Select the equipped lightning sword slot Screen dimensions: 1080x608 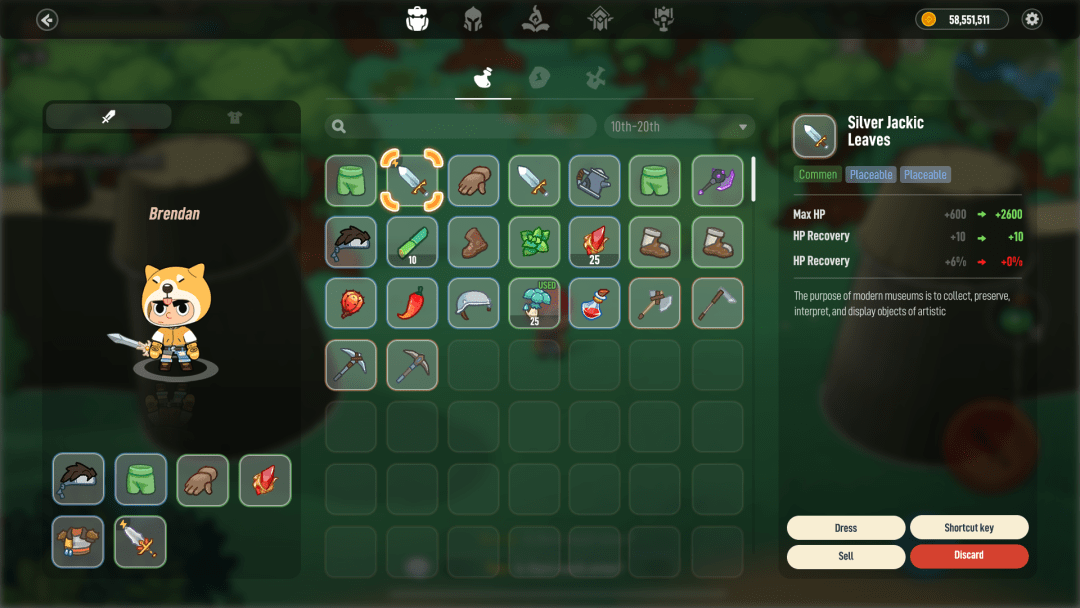[140, 541]
